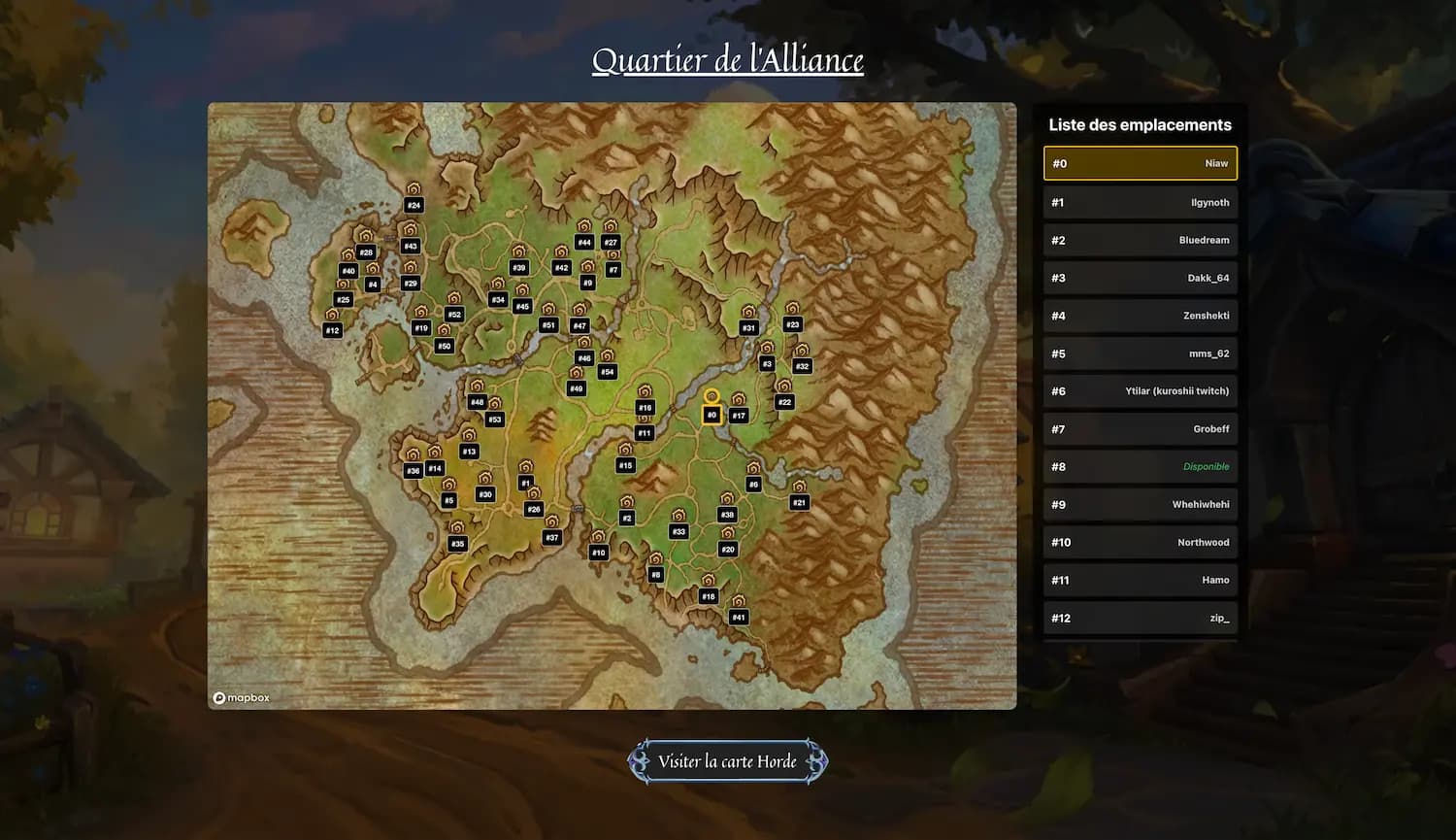This screenshot has width=1456, height=840.
Task: Select Northwood's #10 row in the emplacement list
Action: (1140, 542)
